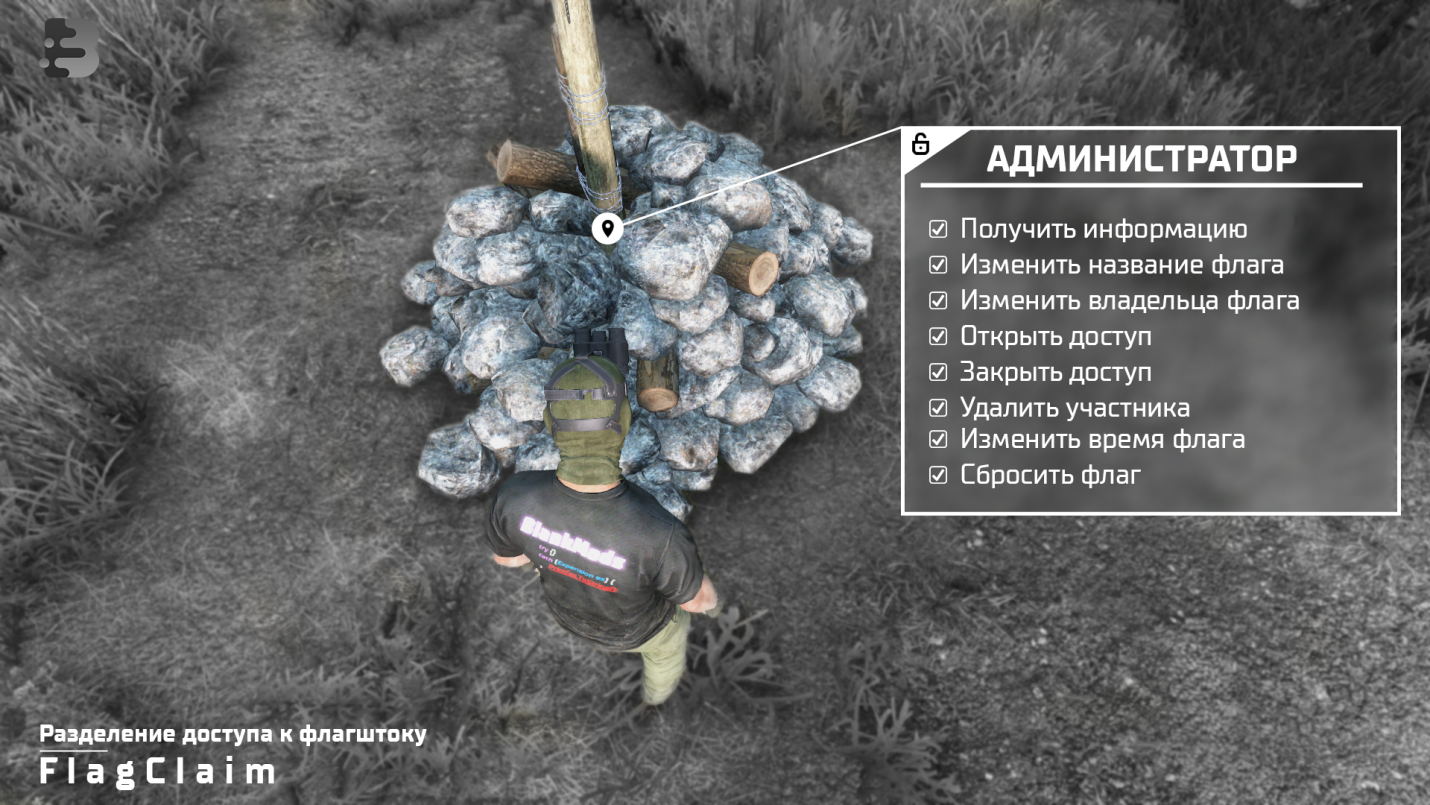
Task: Click the Сбросить флаг checkbox
Action: pos(938,475)
